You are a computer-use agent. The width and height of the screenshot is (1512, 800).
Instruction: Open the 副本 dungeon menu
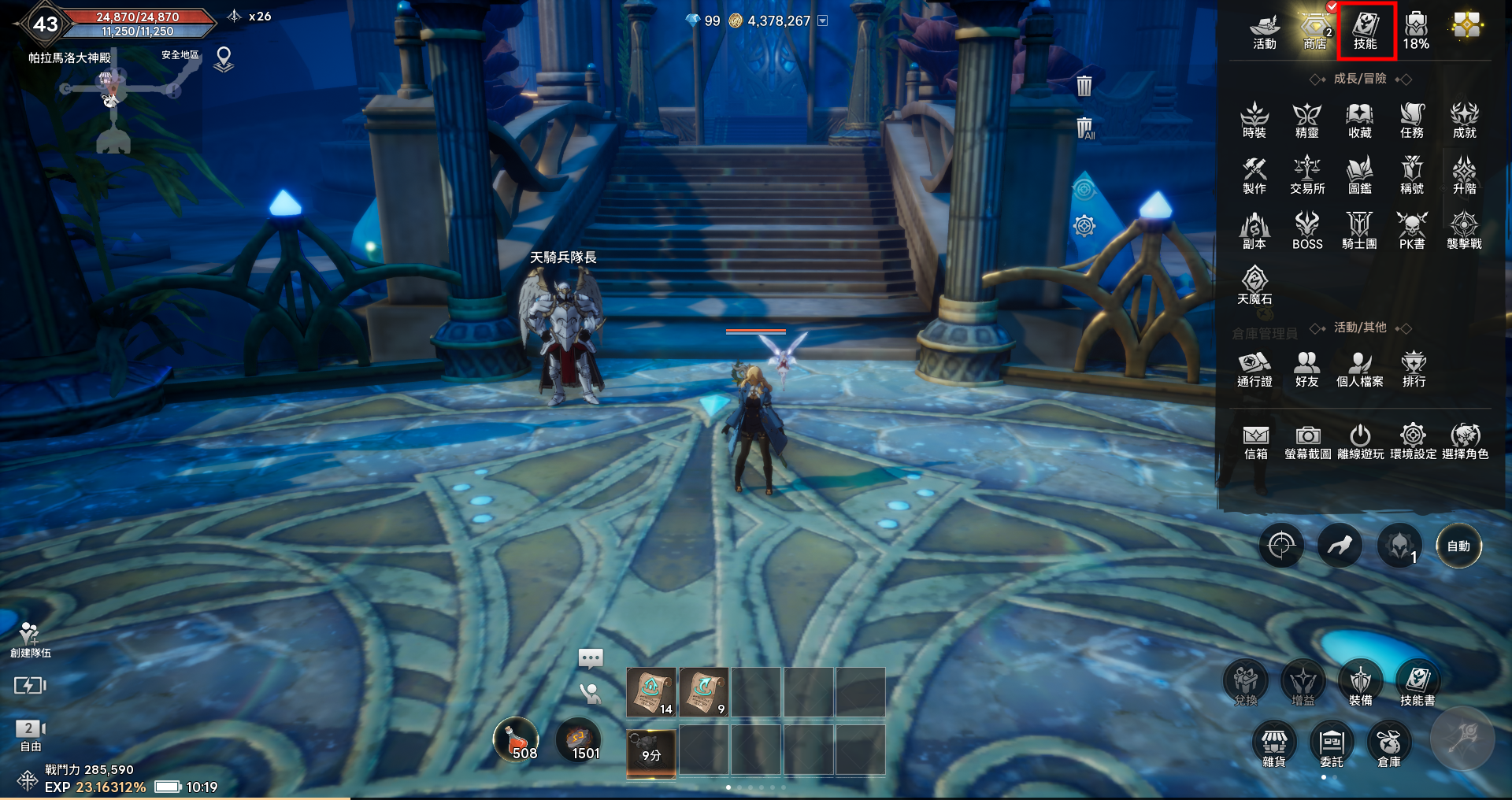click(x=1254, y=231)
